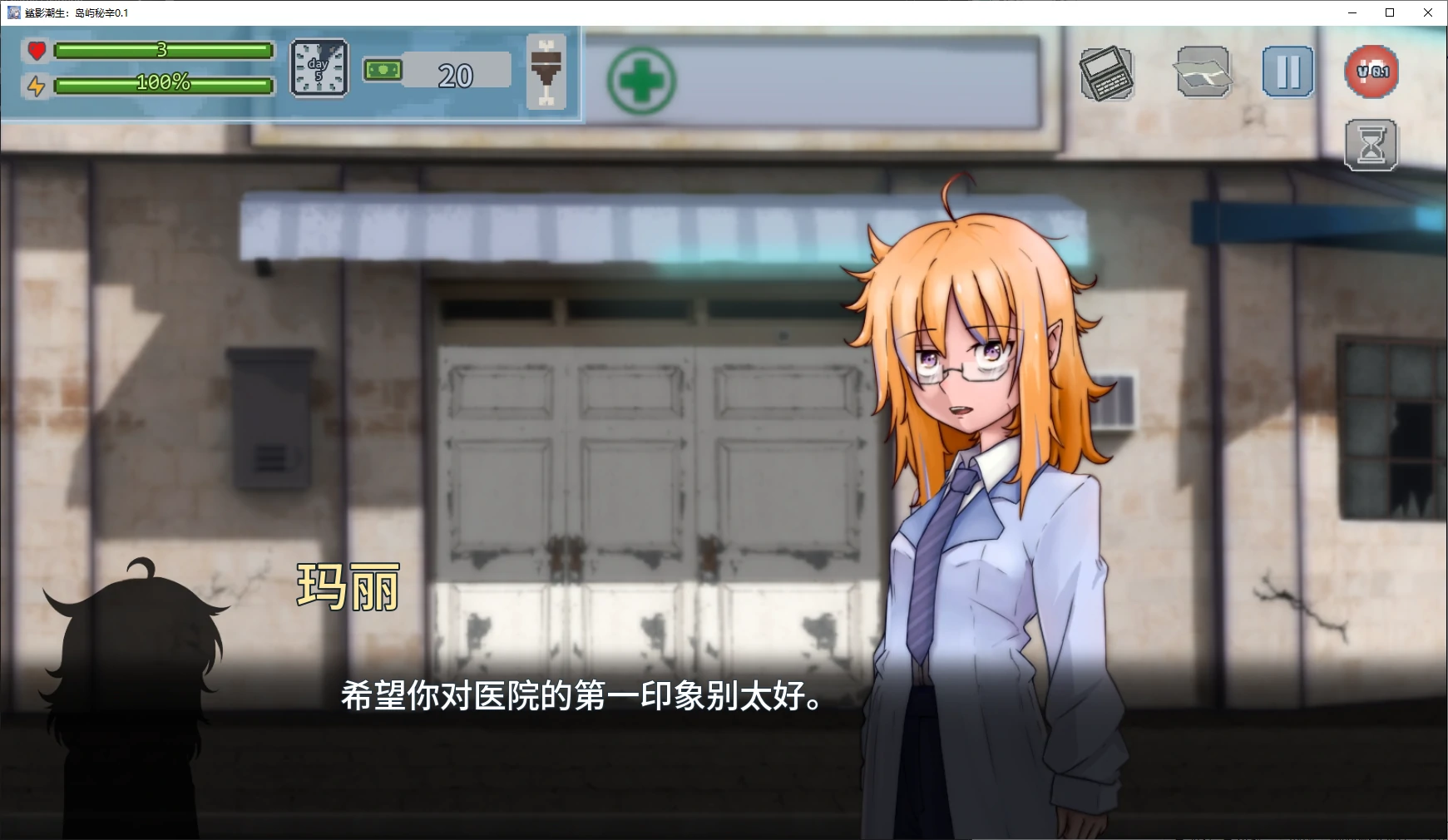1448x840 pixels.
Task: Open the laptop/inventory menu icon
Action: [x=1109, y=73]
